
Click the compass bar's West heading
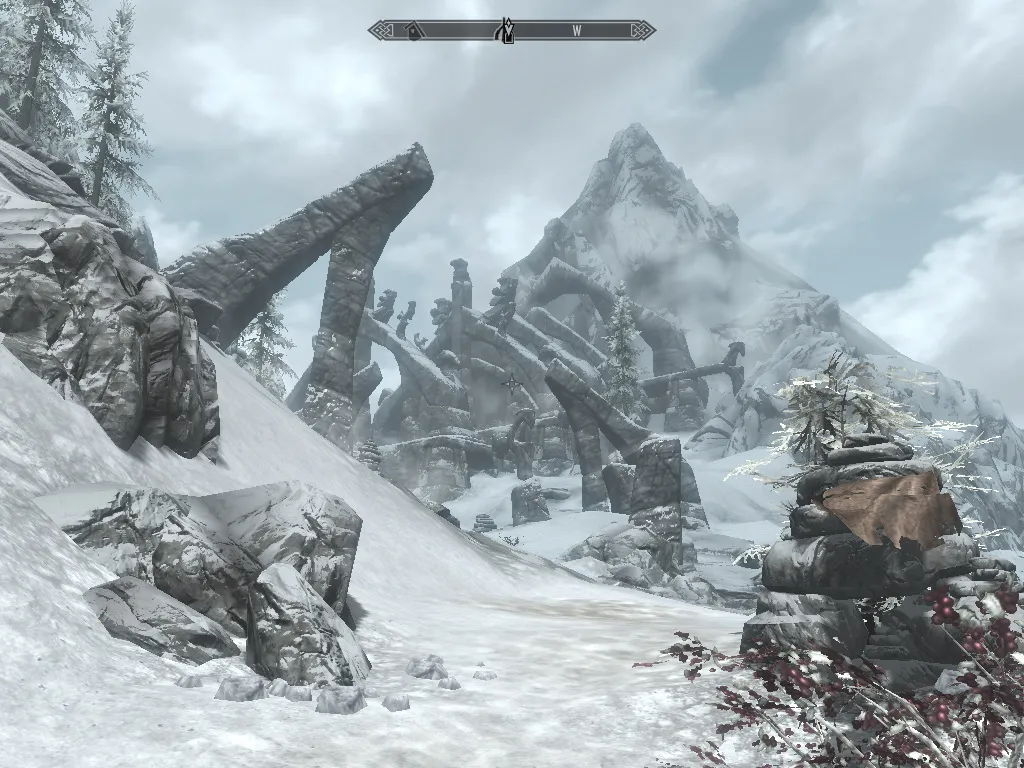coord(577,31)
